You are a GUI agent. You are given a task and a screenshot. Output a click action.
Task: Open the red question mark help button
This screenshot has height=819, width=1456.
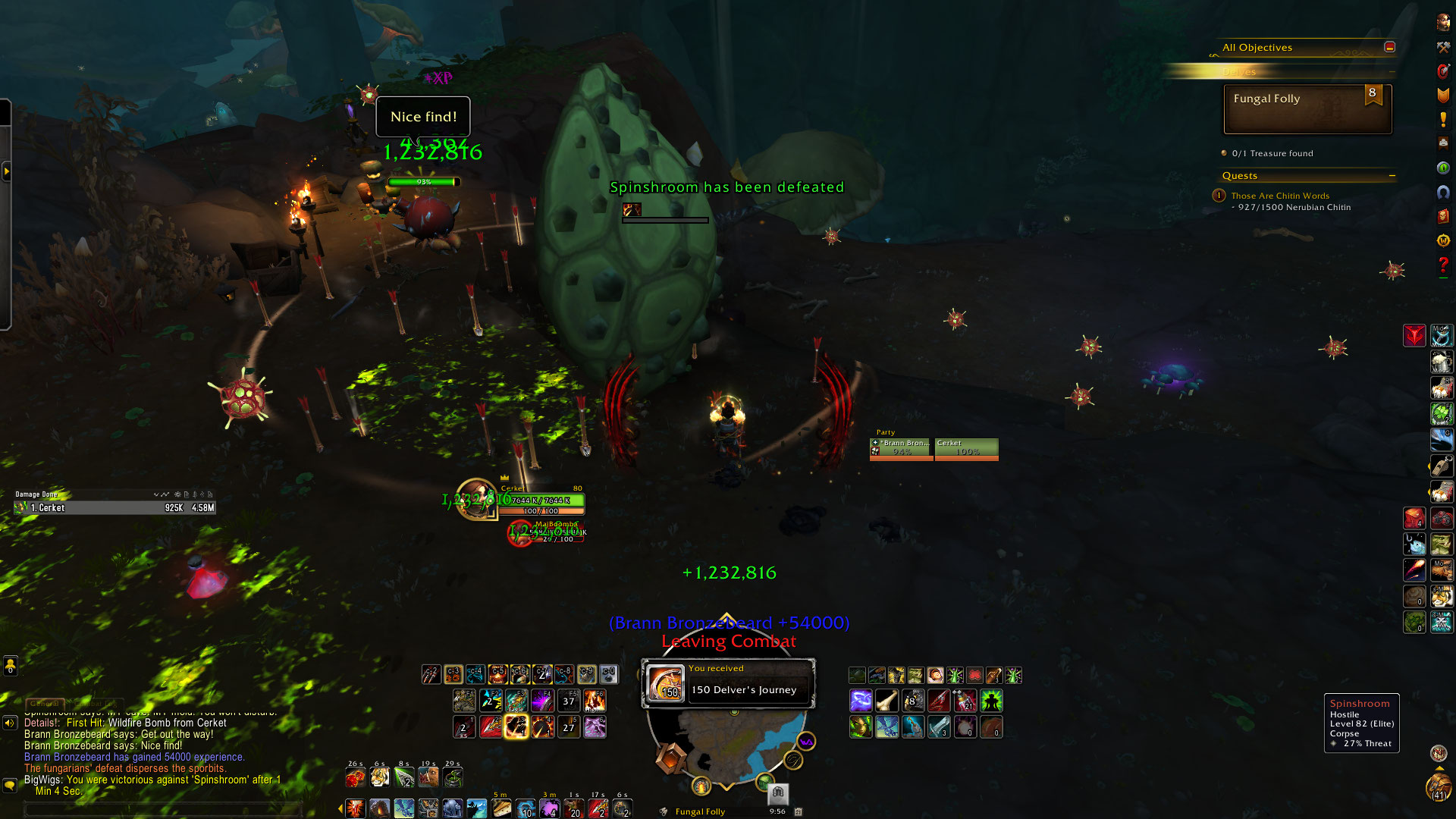point(1443,265)
